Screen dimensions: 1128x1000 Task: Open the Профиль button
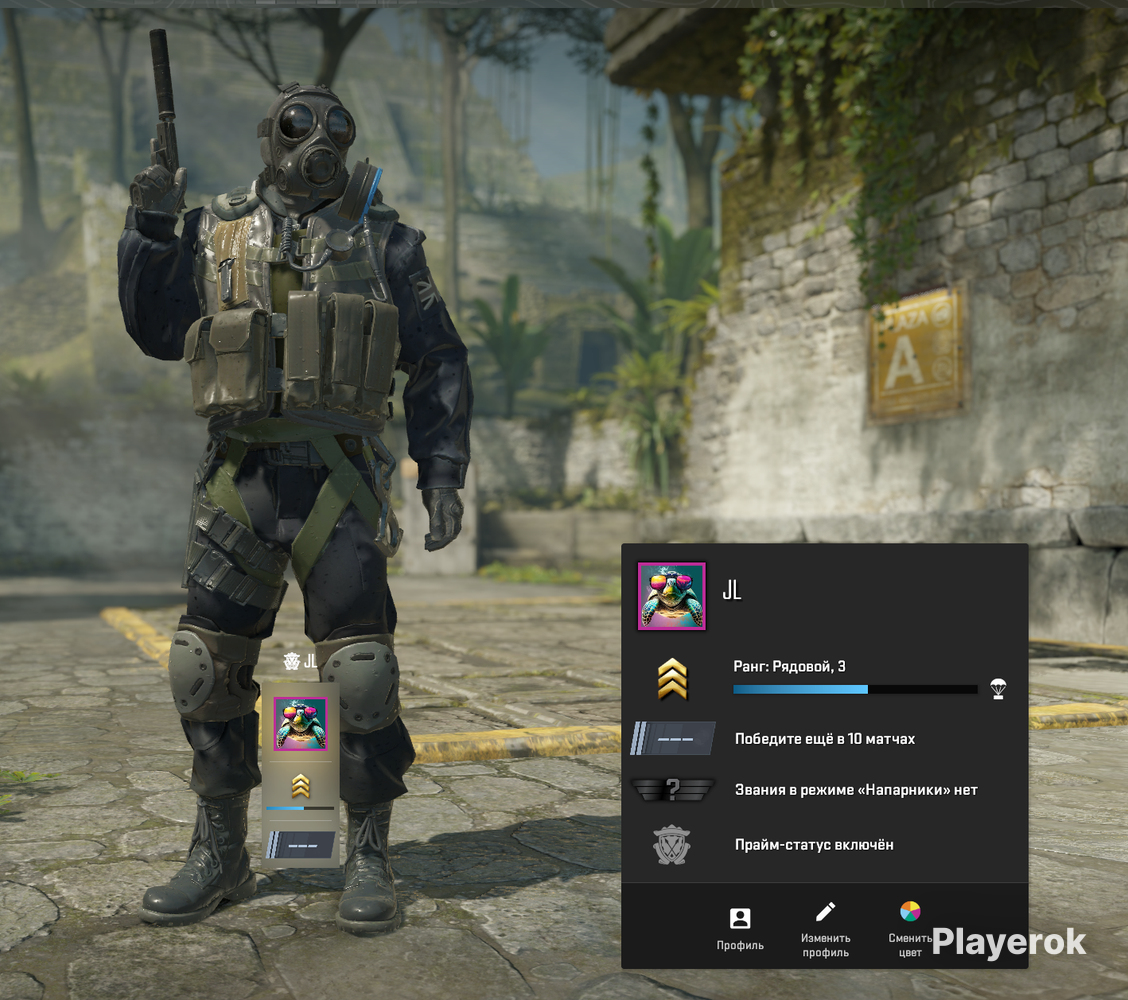(x=740, y=928)
